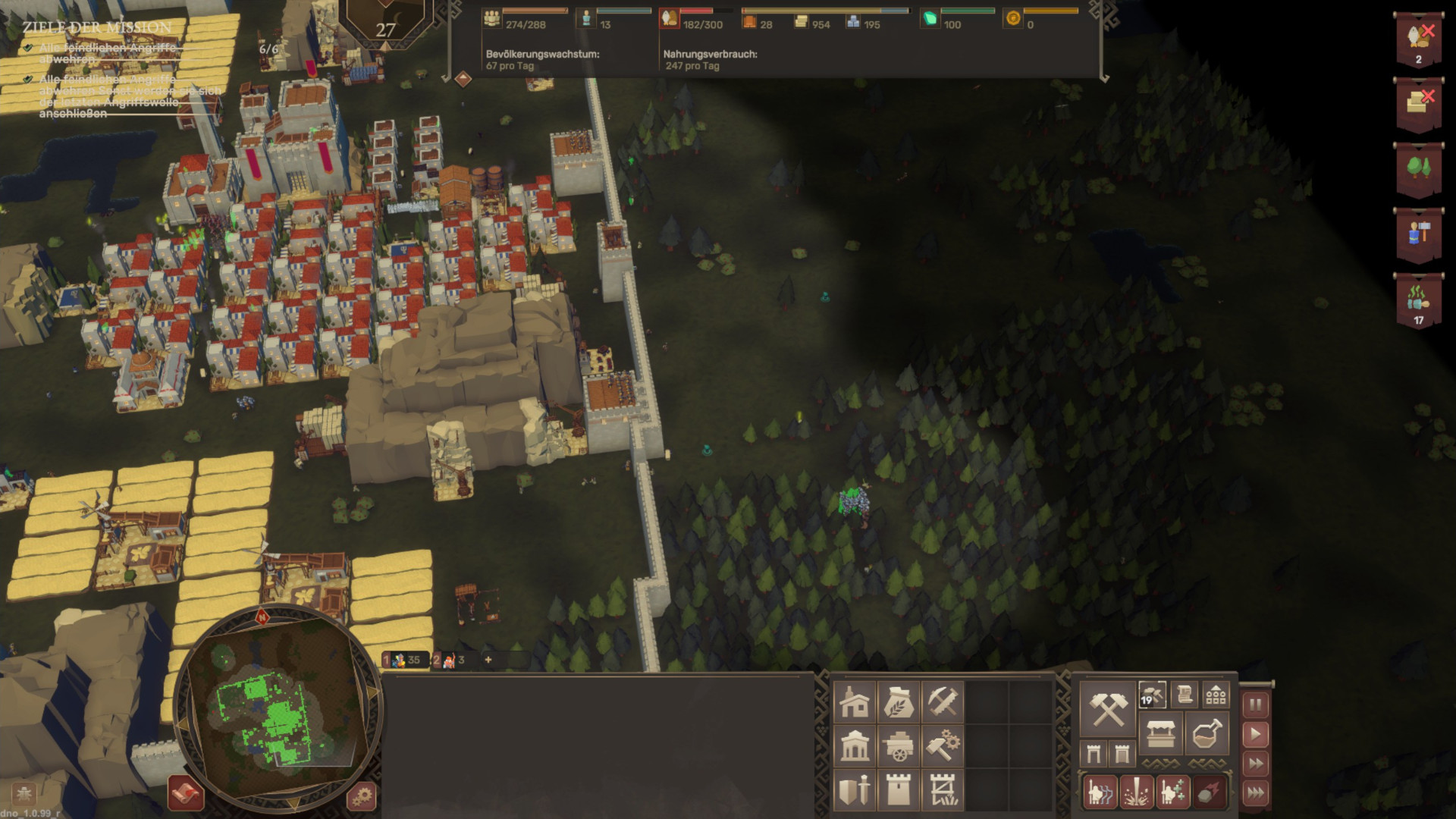Open the housing build category

point(854,702)
